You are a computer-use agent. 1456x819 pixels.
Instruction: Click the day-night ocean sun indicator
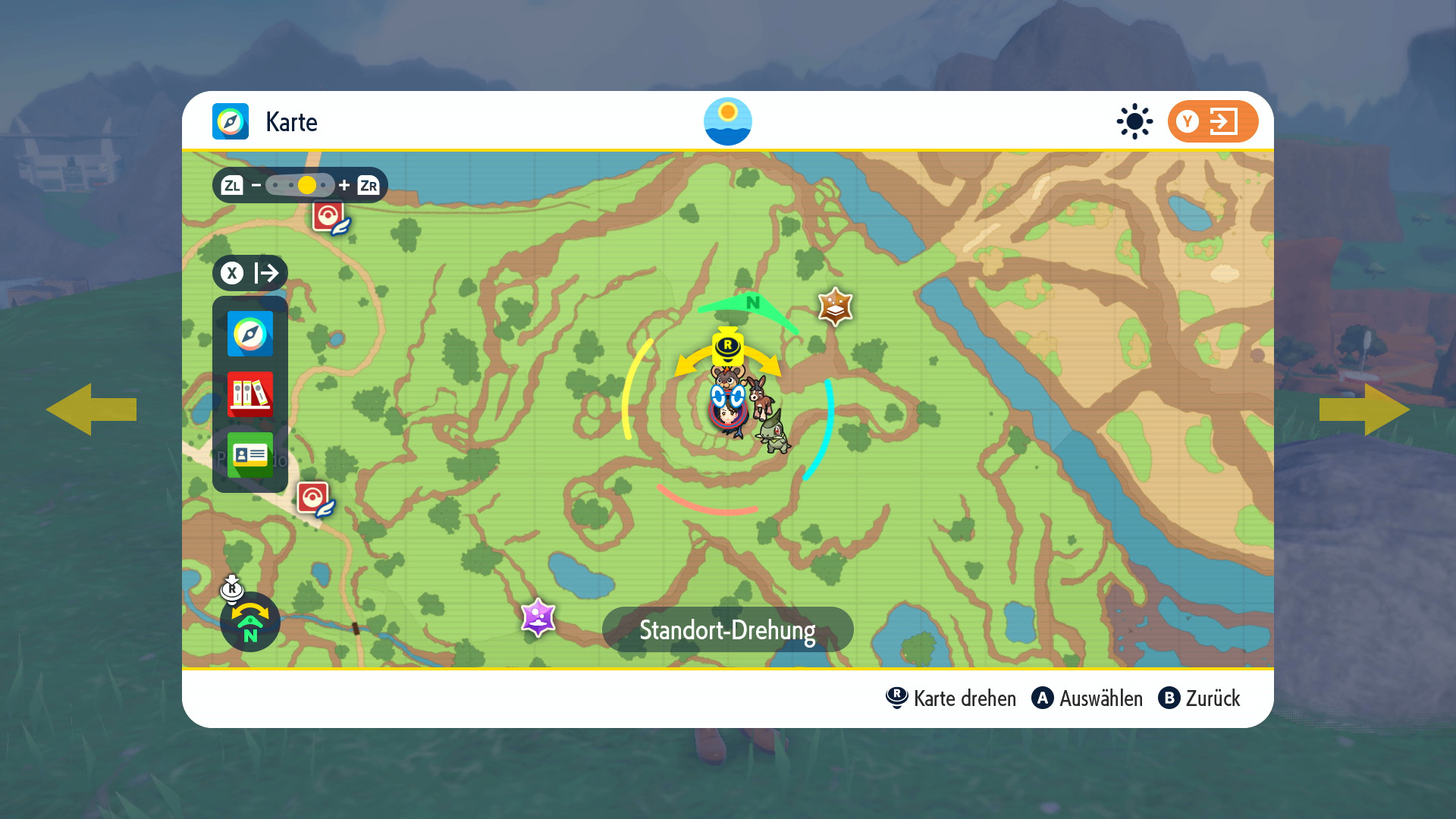(727, 121)
